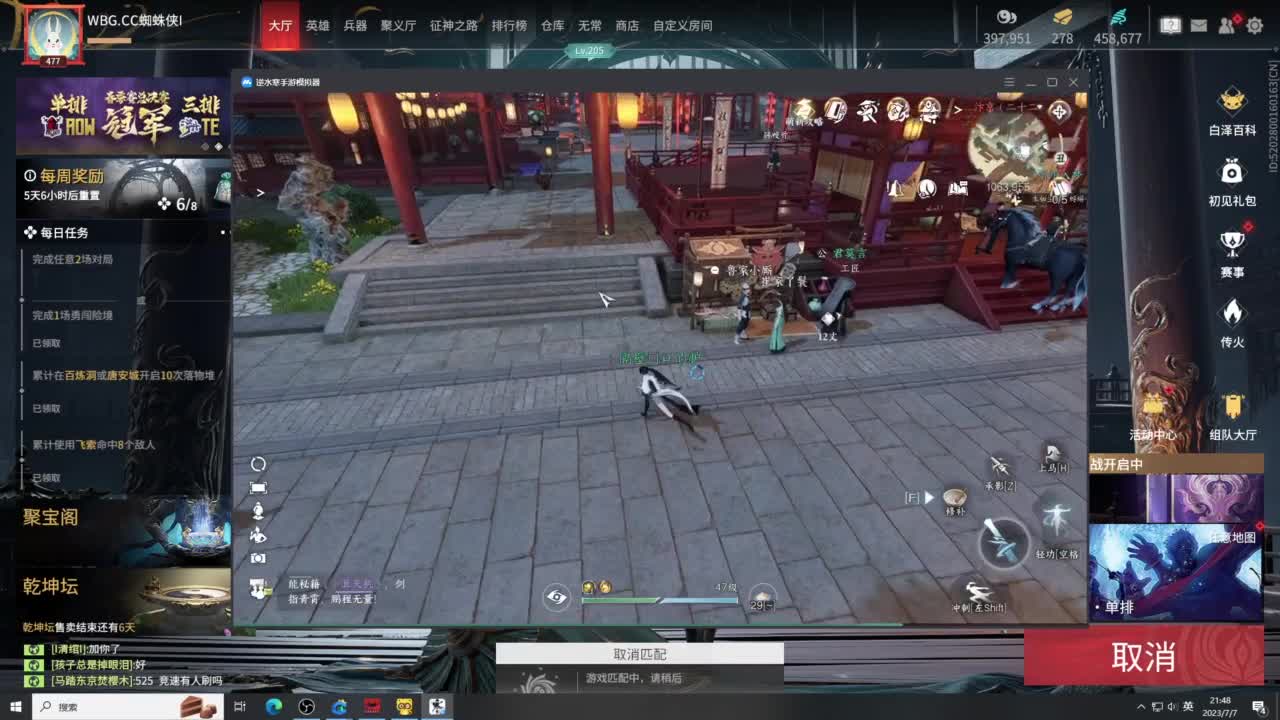Click the compass navigation icon beside the minimap
The width and height of the screenshot is (1280, 720).
pyautogui.click(x=1059, y=112)
